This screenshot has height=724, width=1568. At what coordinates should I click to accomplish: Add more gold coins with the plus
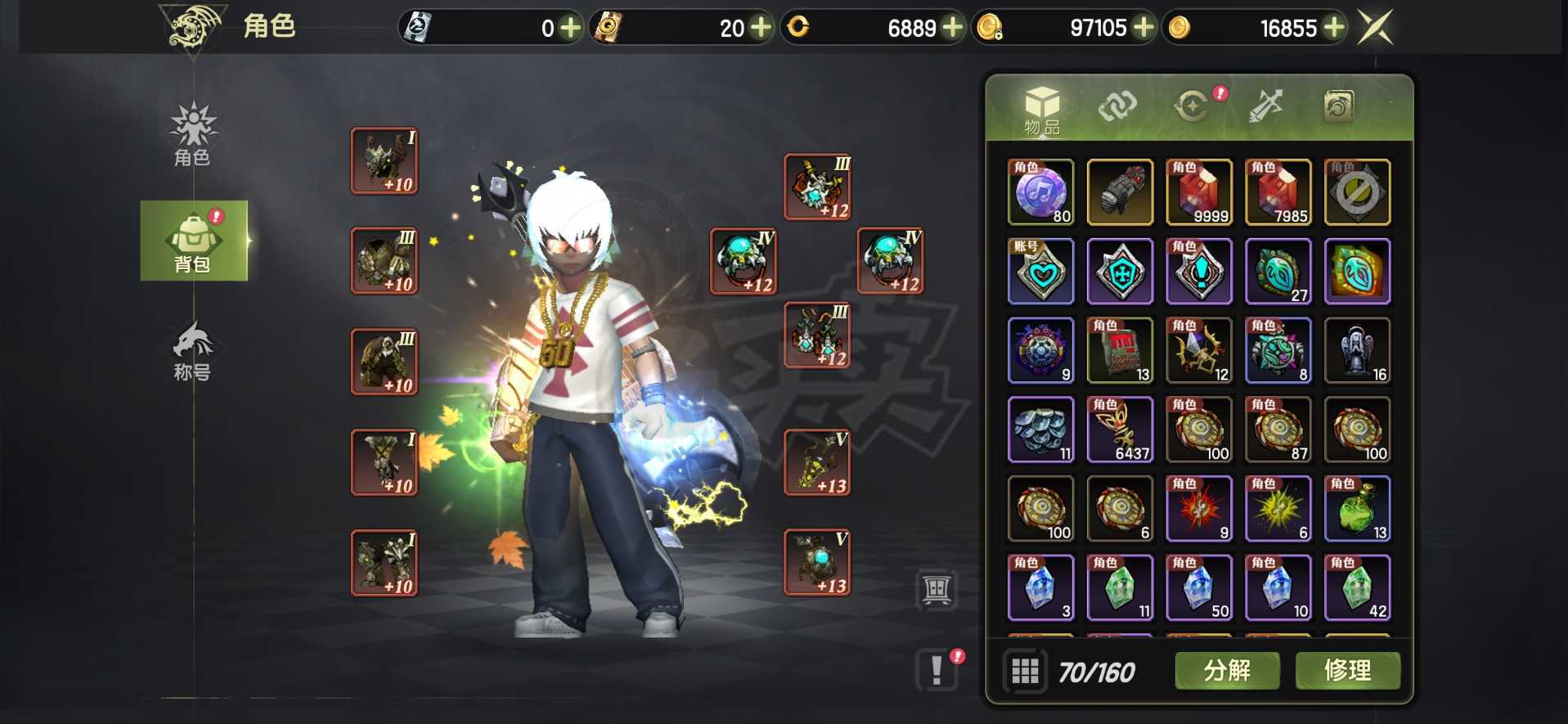1334,28
